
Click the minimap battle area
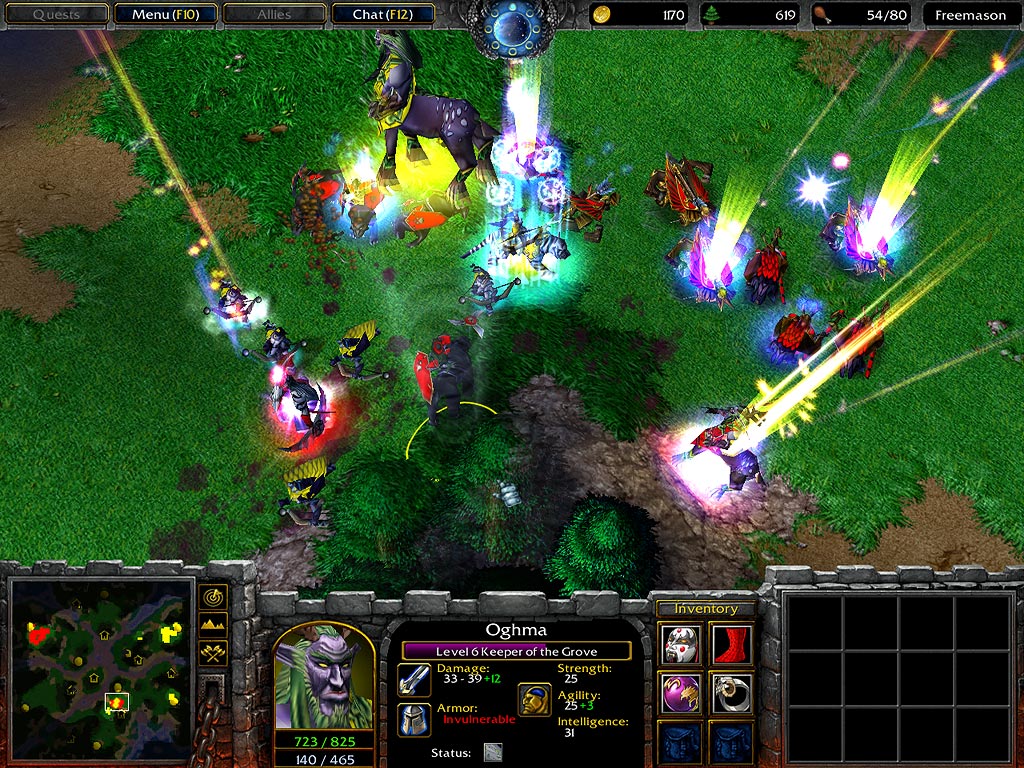point(117,703)
